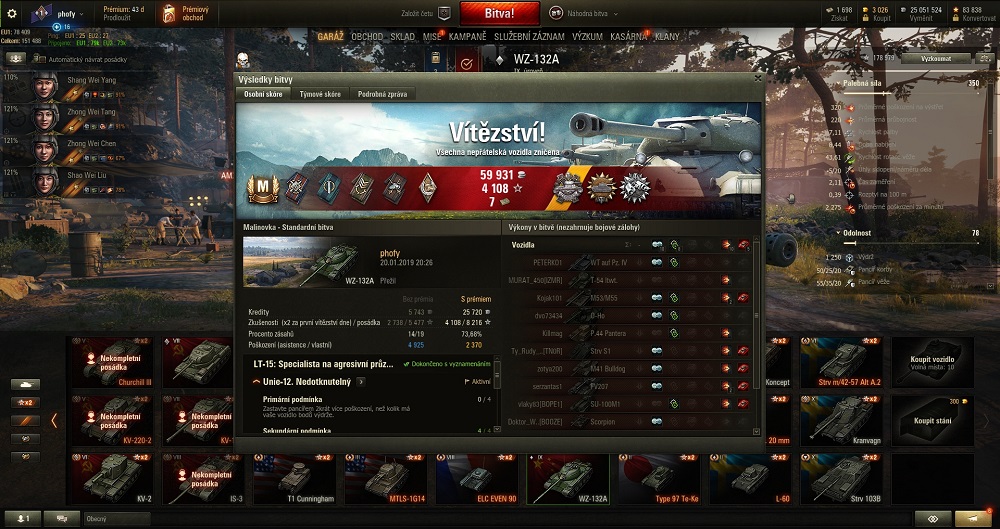The width and height of the screenshot is (1000, 529).
Task: Open settings via the gear icon
Action: 12,14
